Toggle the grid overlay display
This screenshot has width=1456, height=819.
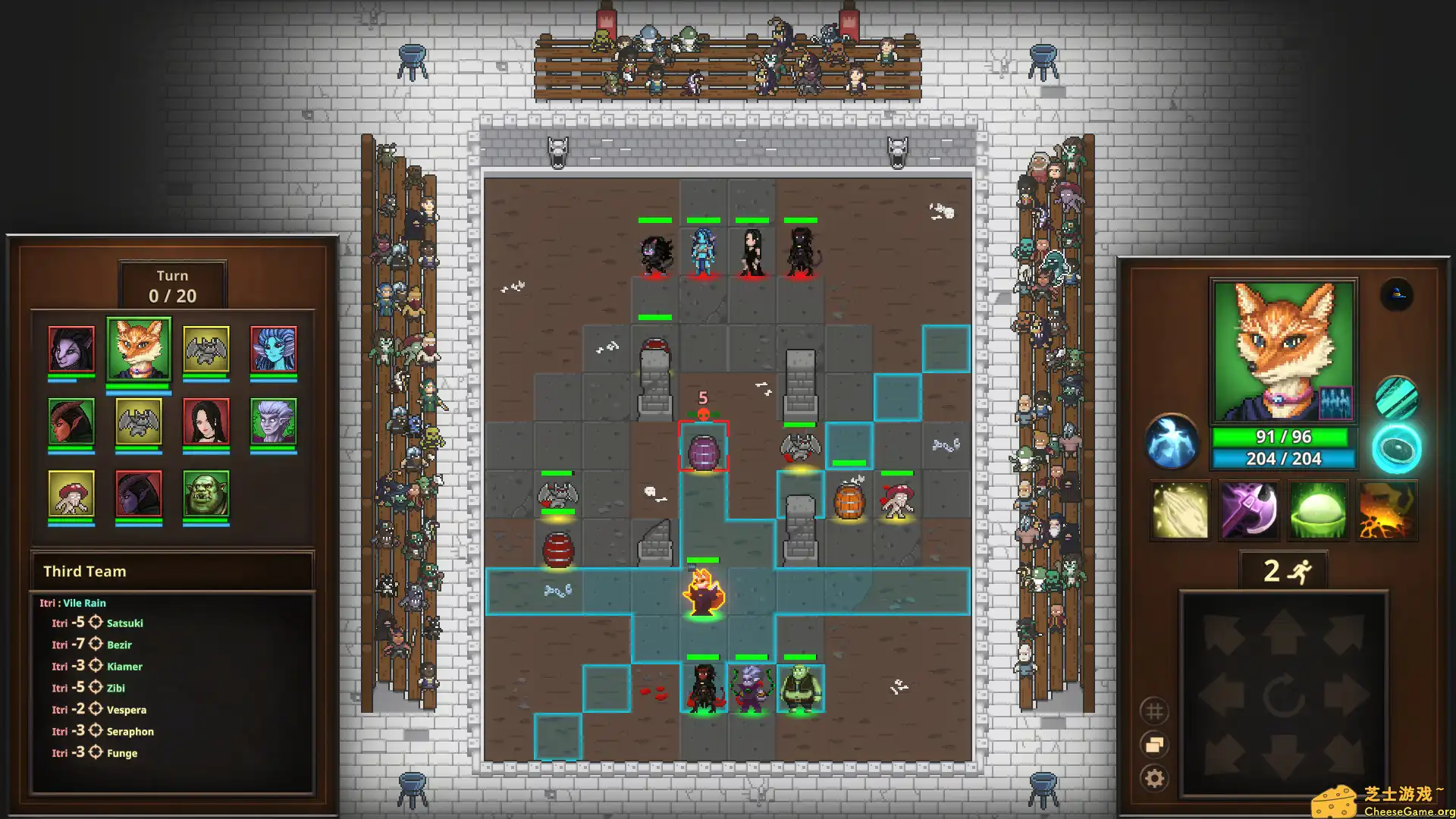click(1155, 711)
